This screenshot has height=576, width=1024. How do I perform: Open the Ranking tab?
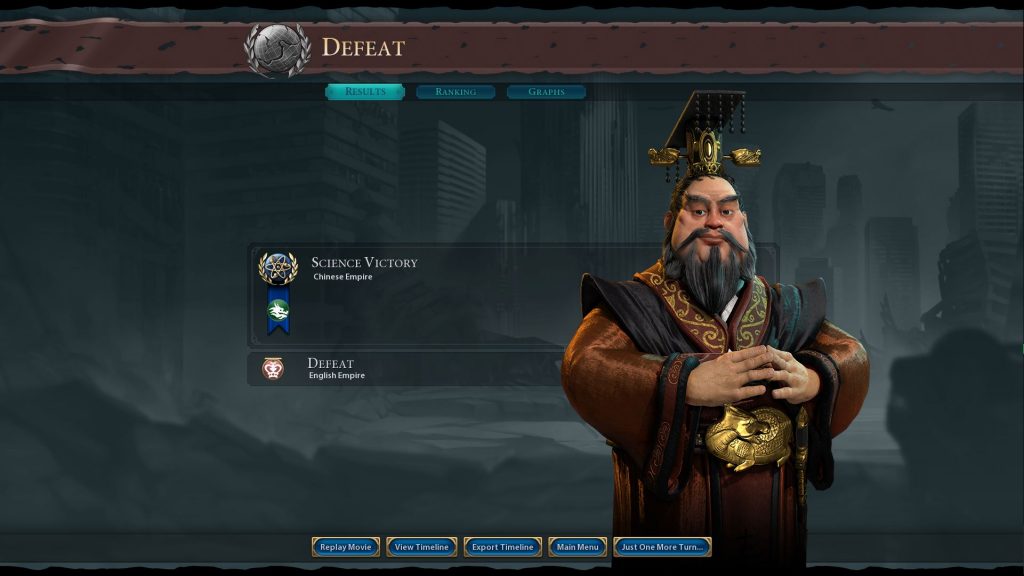coord(455,92)
